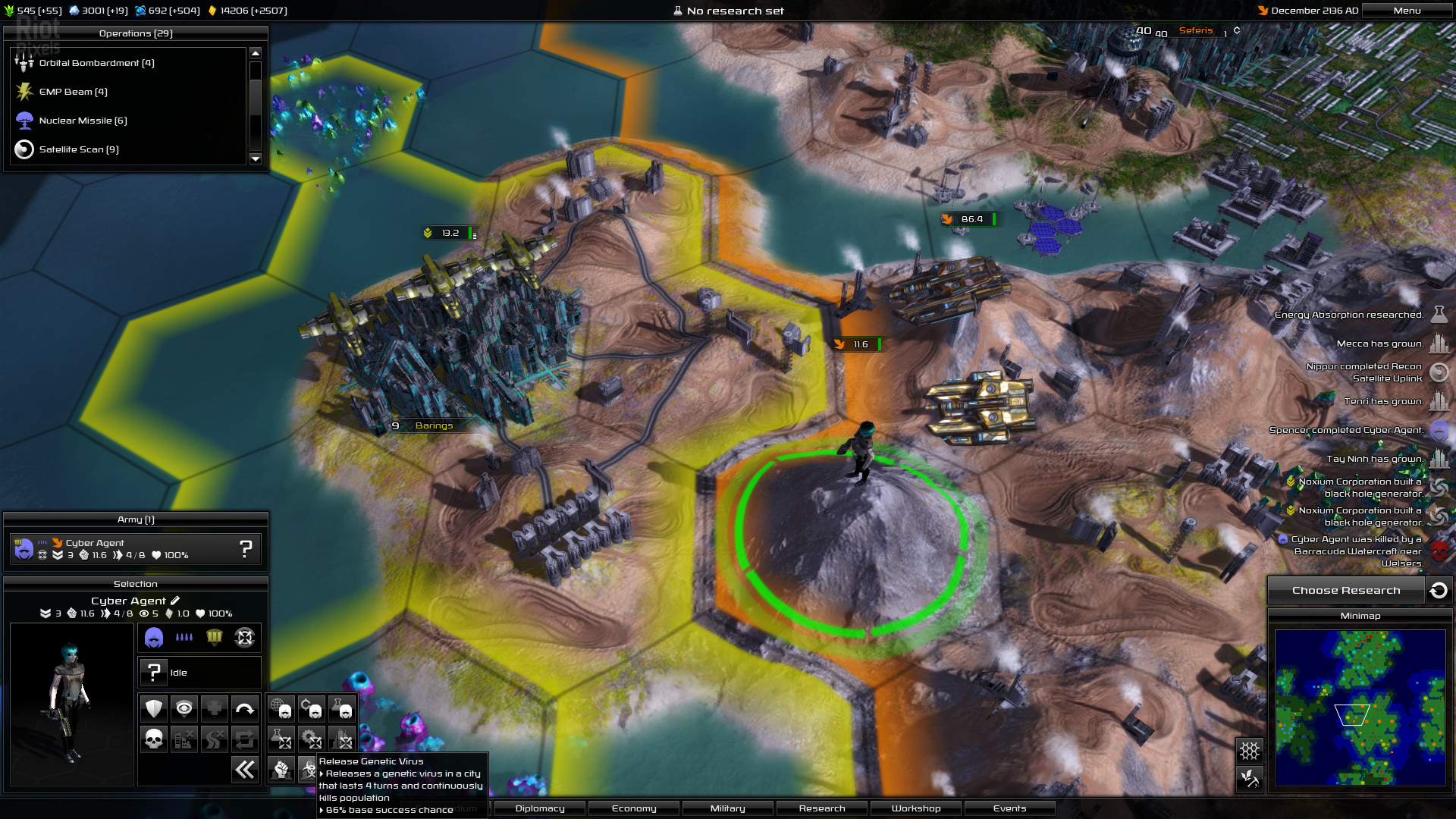Select the Orbital Bombardment operation
Viewport: 1456px width, 819px height.
click(x=96, y=63)
